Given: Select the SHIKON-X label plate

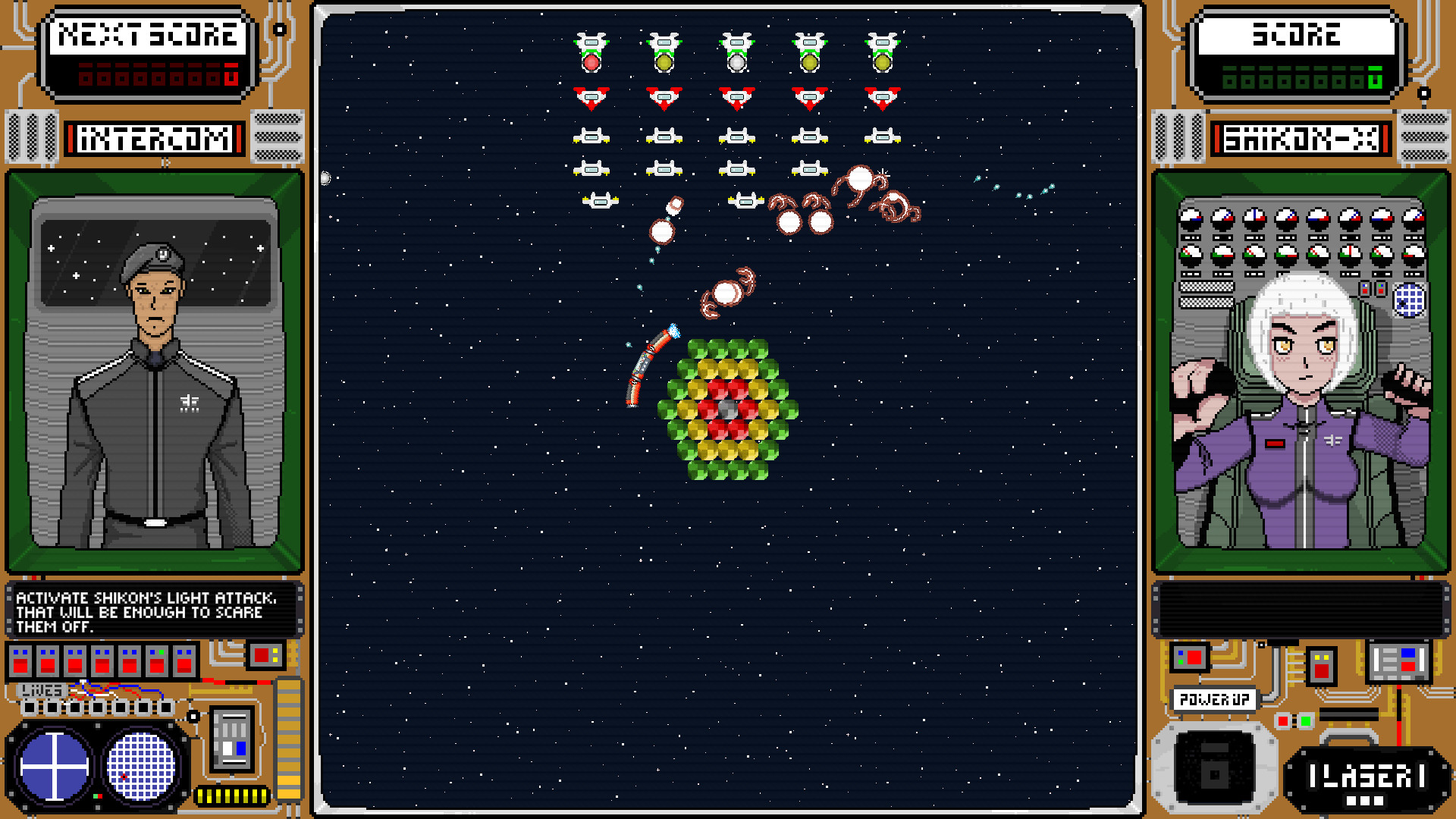Looking at the screenshot, I should point(1302,138).
